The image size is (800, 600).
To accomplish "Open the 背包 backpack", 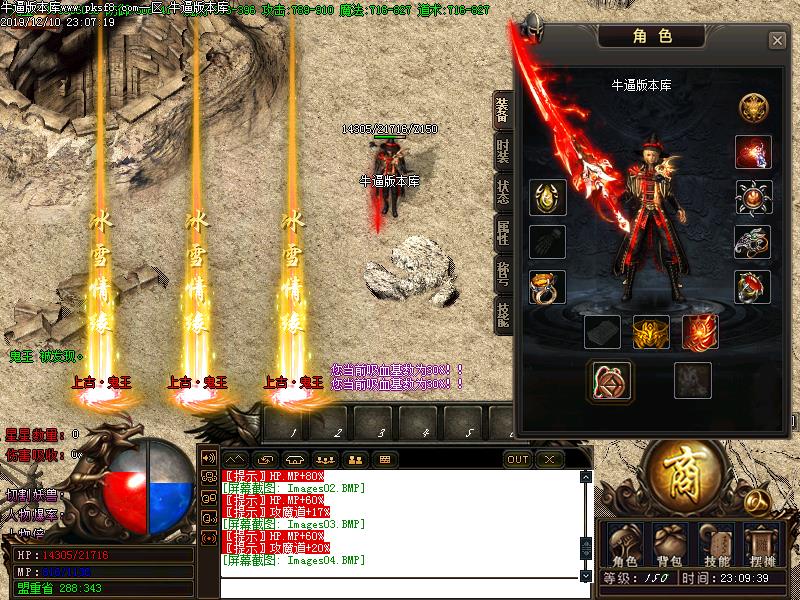I will (667, 547).
